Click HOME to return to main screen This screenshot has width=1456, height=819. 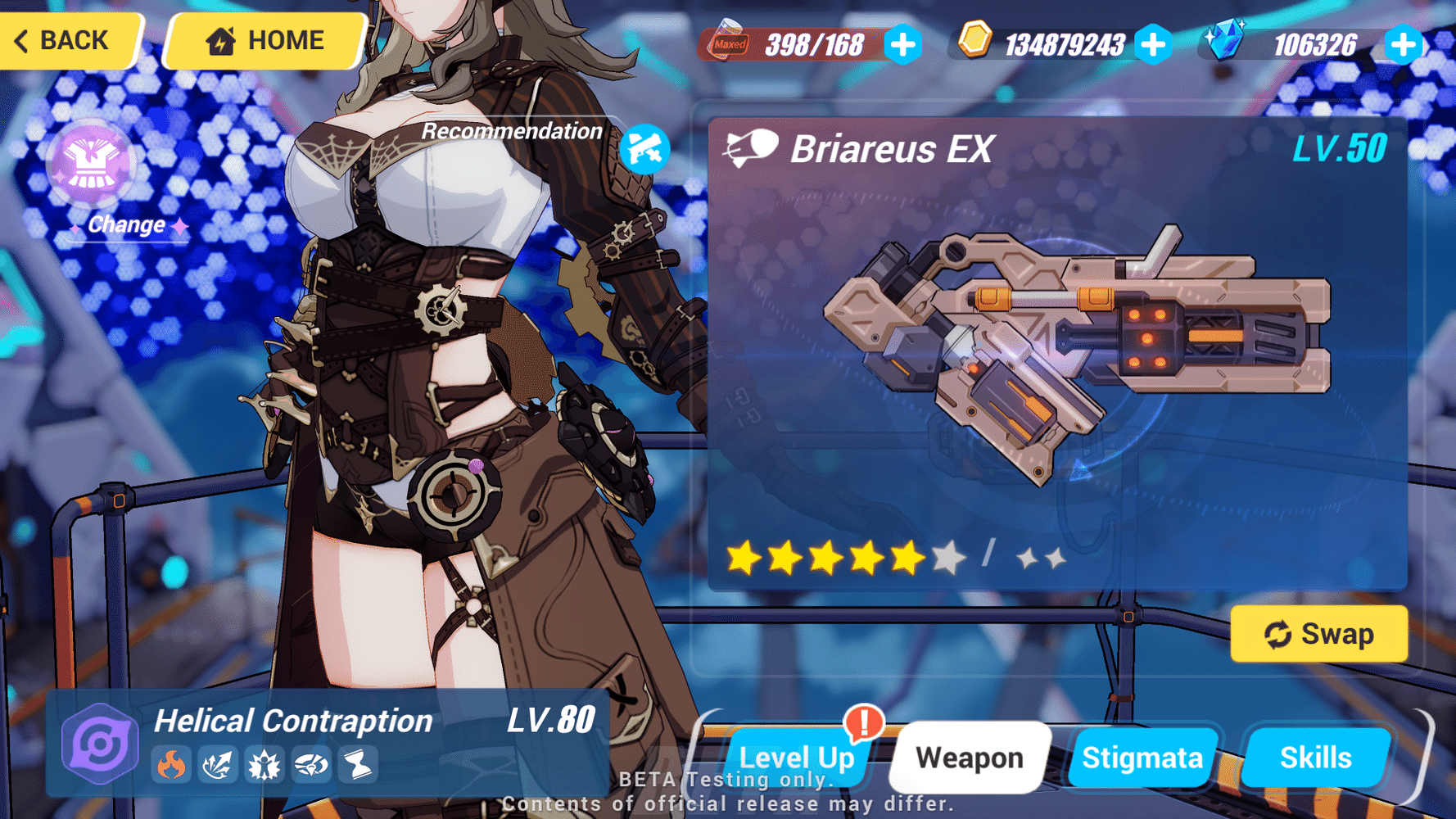pos(264,39)
